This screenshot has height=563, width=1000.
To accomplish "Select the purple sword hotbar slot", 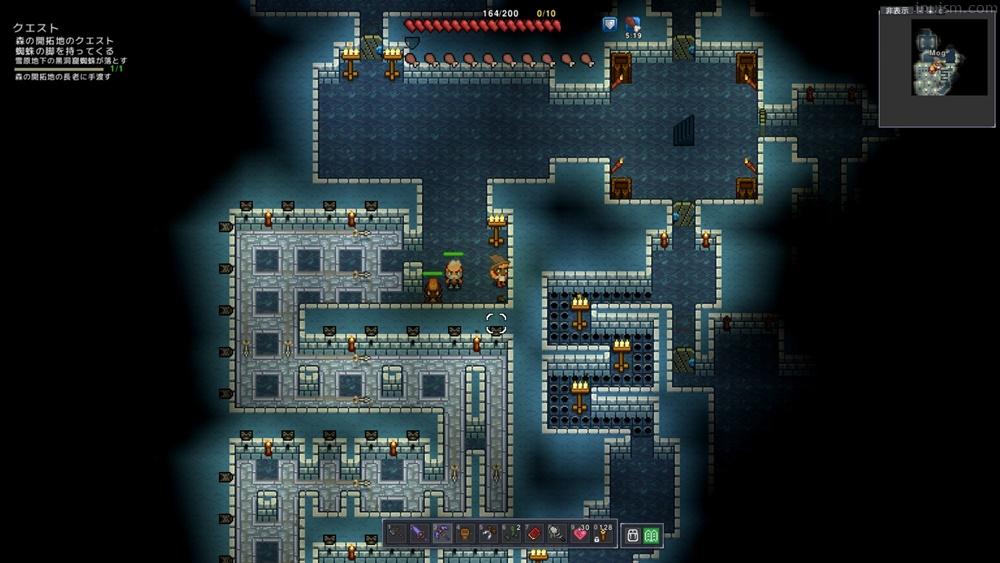I will point(419,534).
